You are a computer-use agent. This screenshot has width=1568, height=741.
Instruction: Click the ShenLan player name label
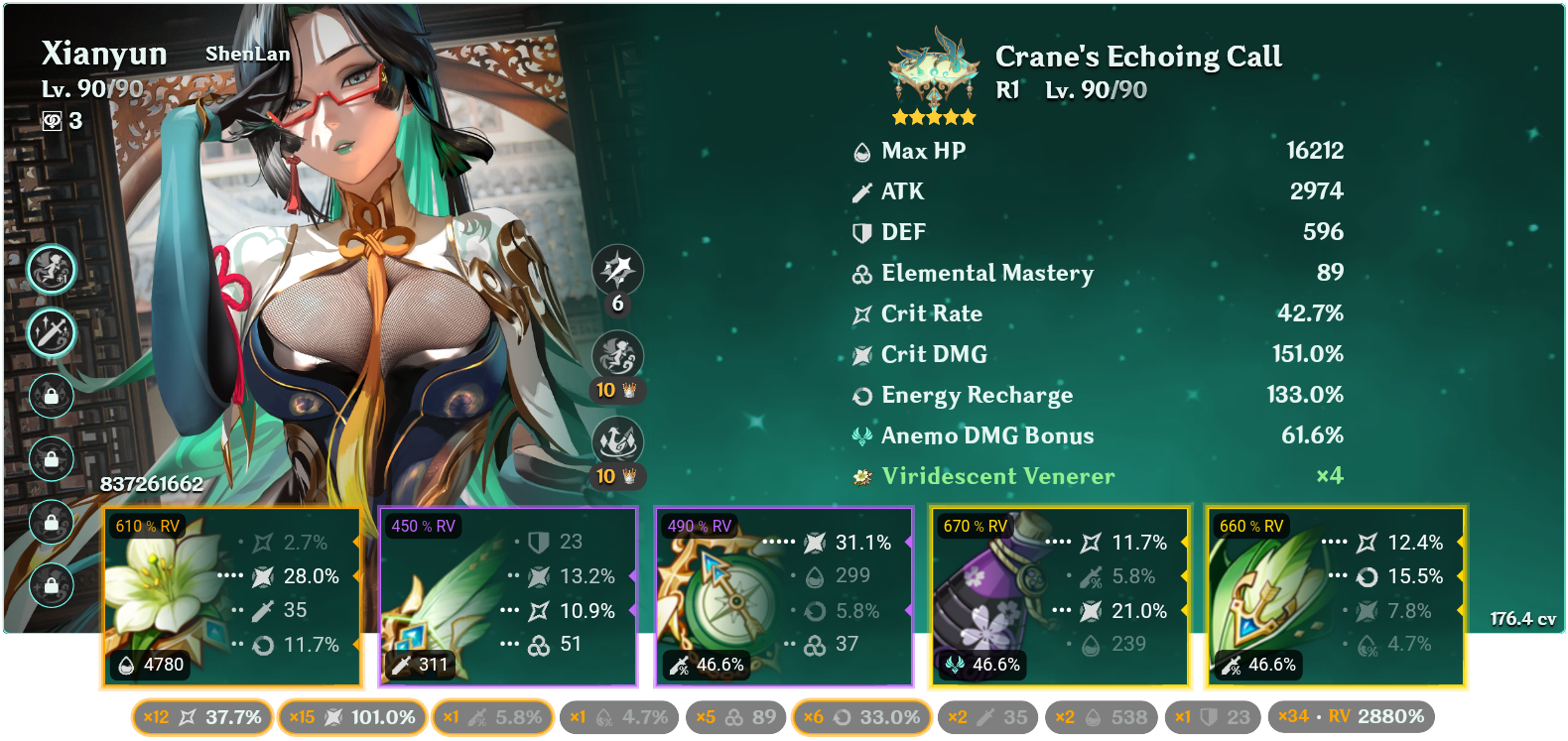[x=247, y=55]
